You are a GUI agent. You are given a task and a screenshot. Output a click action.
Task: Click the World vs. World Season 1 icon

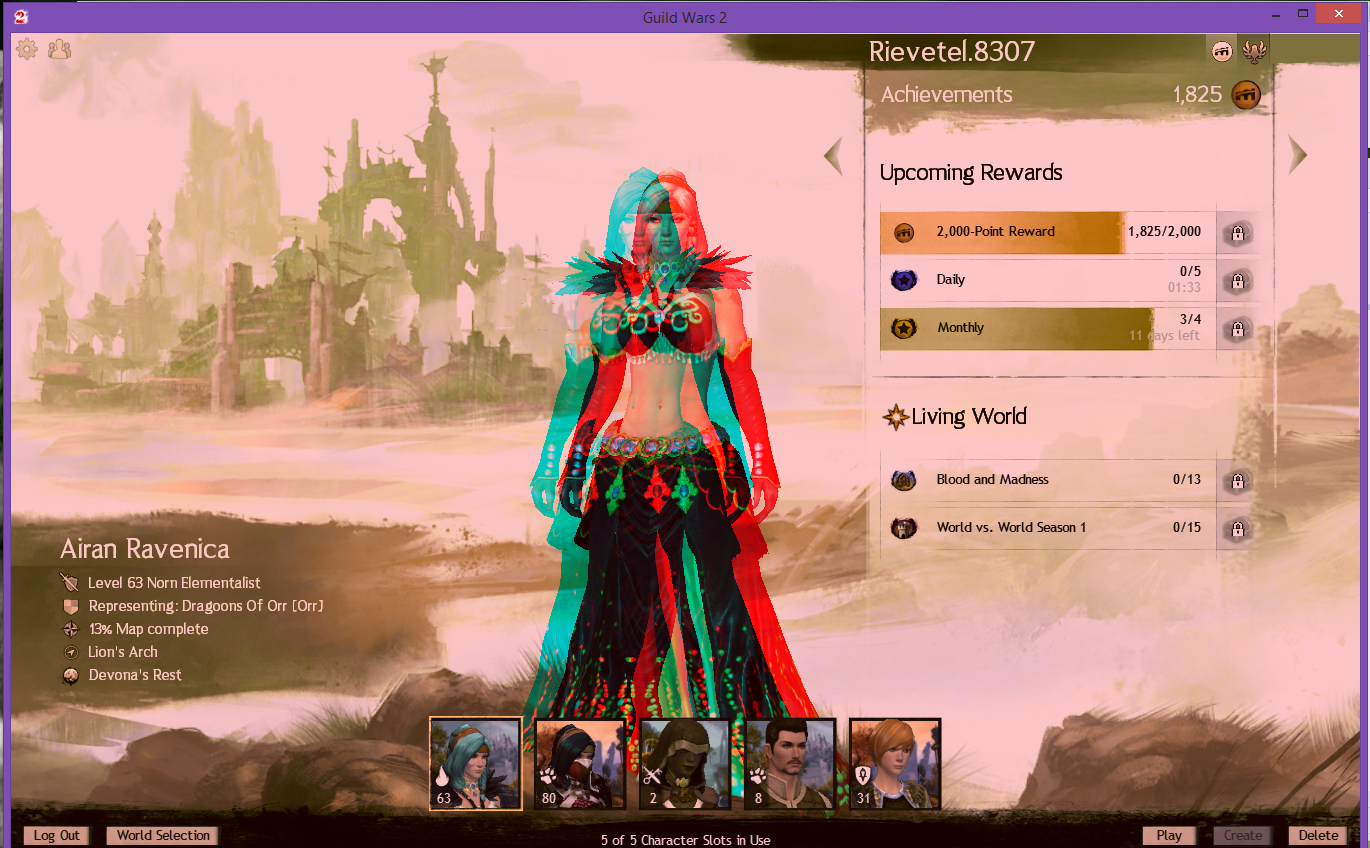[x=904, y=528]
